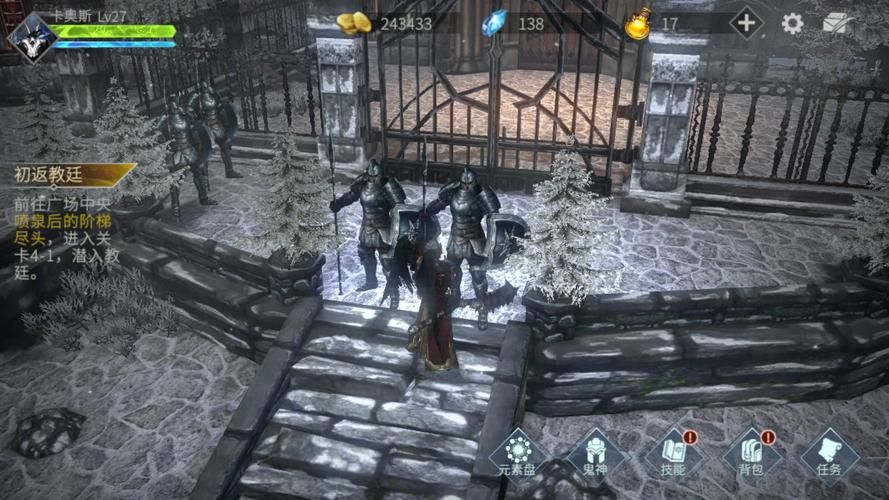Click the plus button to add currency
This screenshot has width=889, height=500.
coord(746,23)
